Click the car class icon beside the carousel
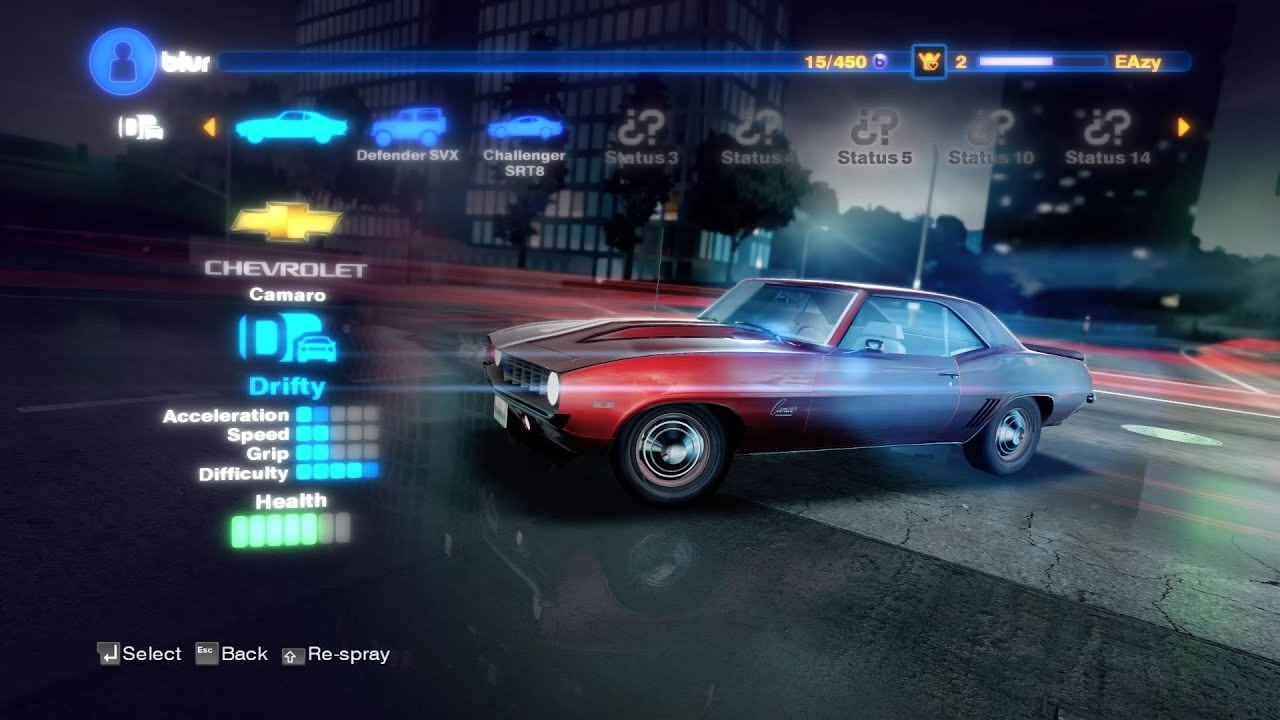1280x720 pixels. click(141, 127)
